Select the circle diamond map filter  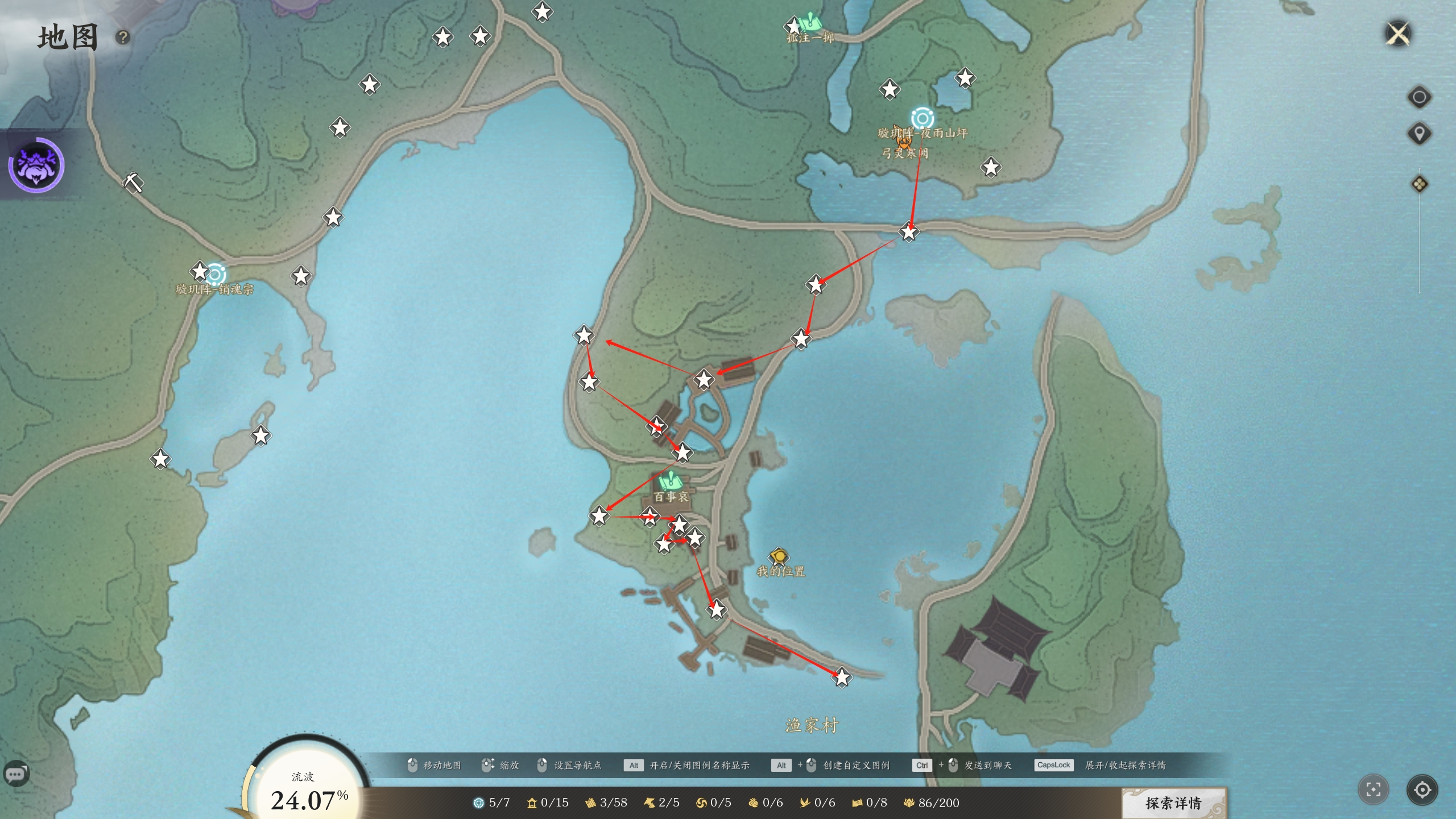(x=1419, y=97)
